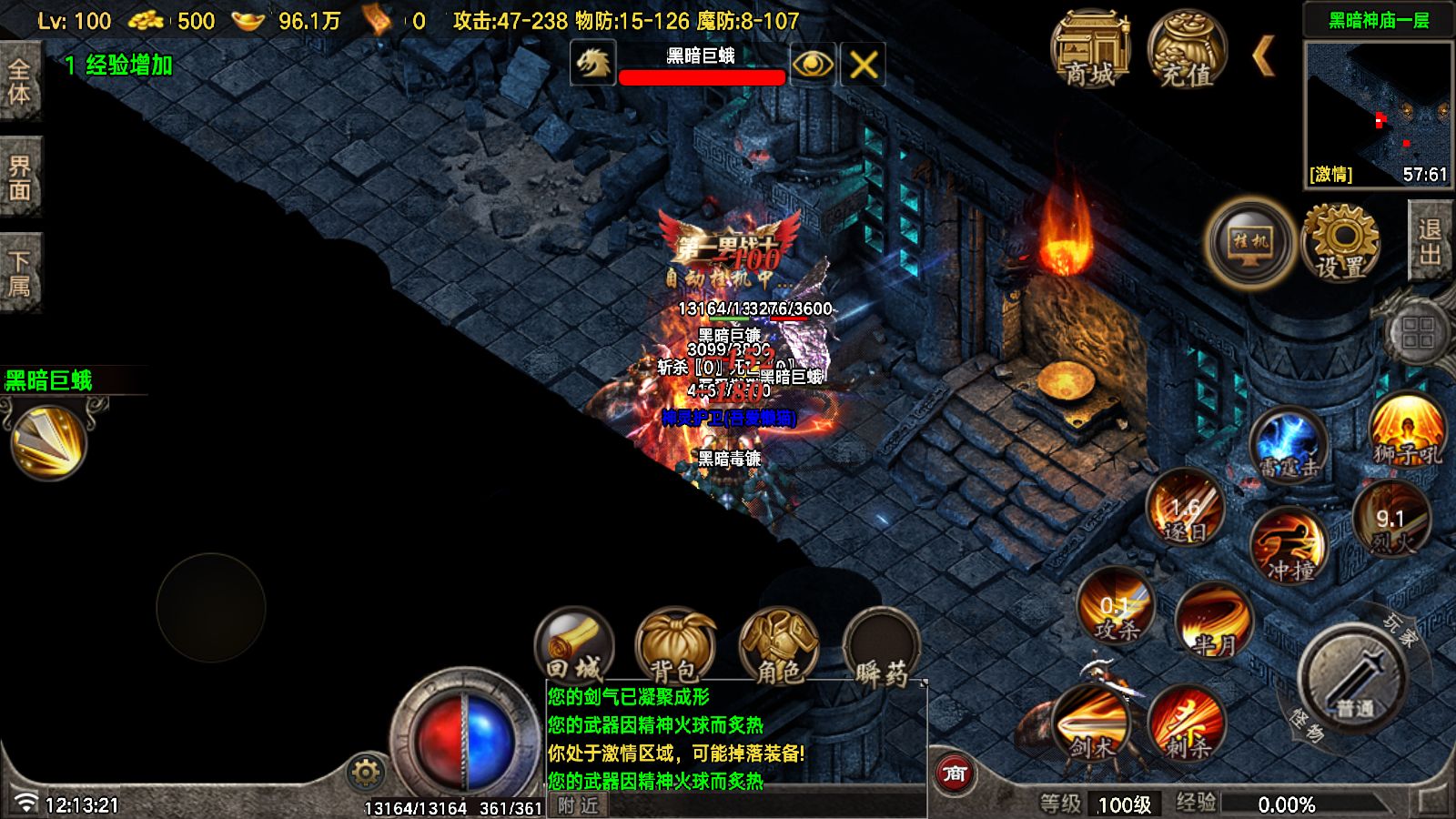This screenshot has height=819, width=1456.
Task: Tap the 退出 exit button
Action: (1430, 241)
